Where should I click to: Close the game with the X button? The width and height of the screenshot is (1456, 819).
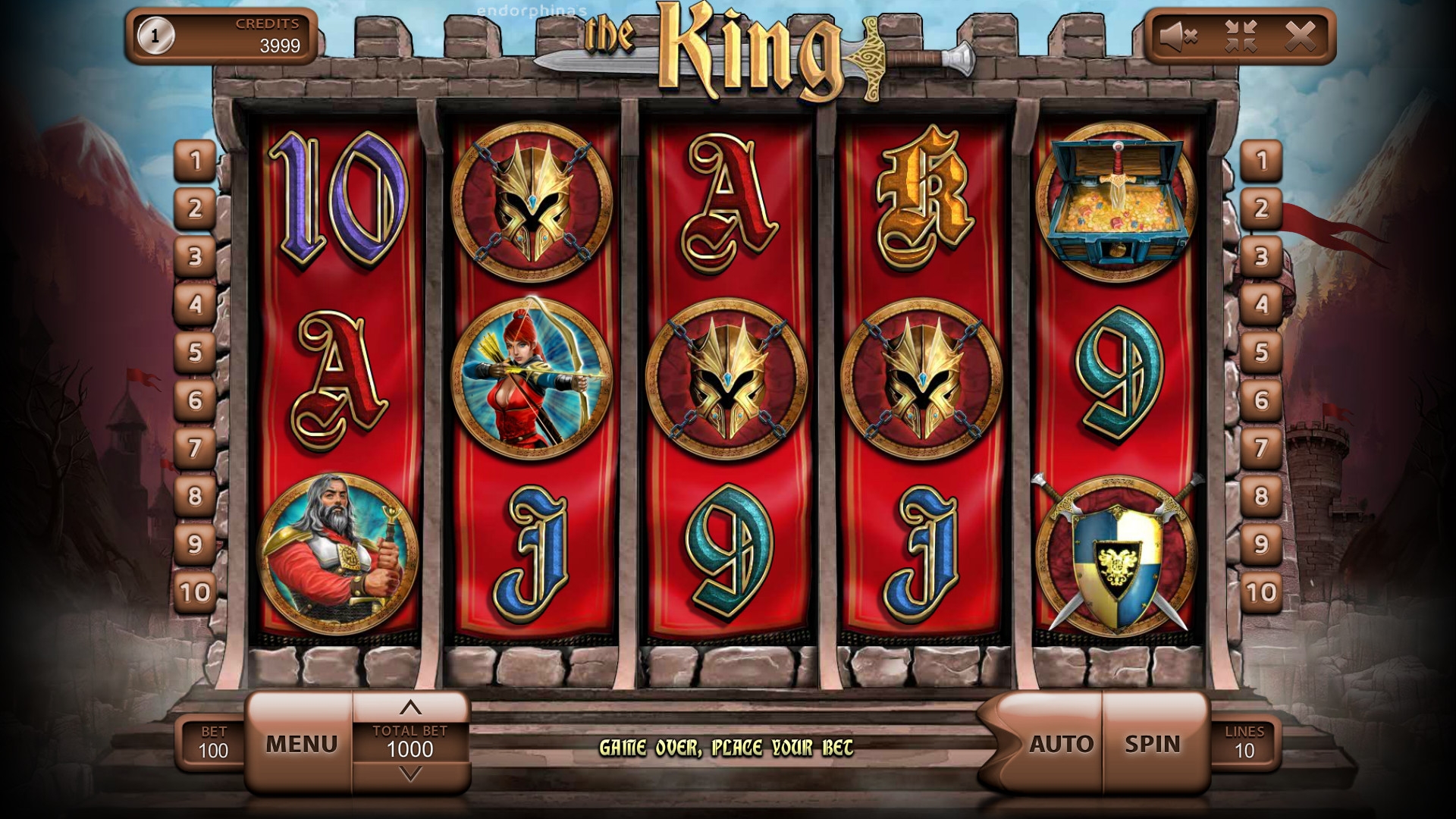pos(1301,36)
